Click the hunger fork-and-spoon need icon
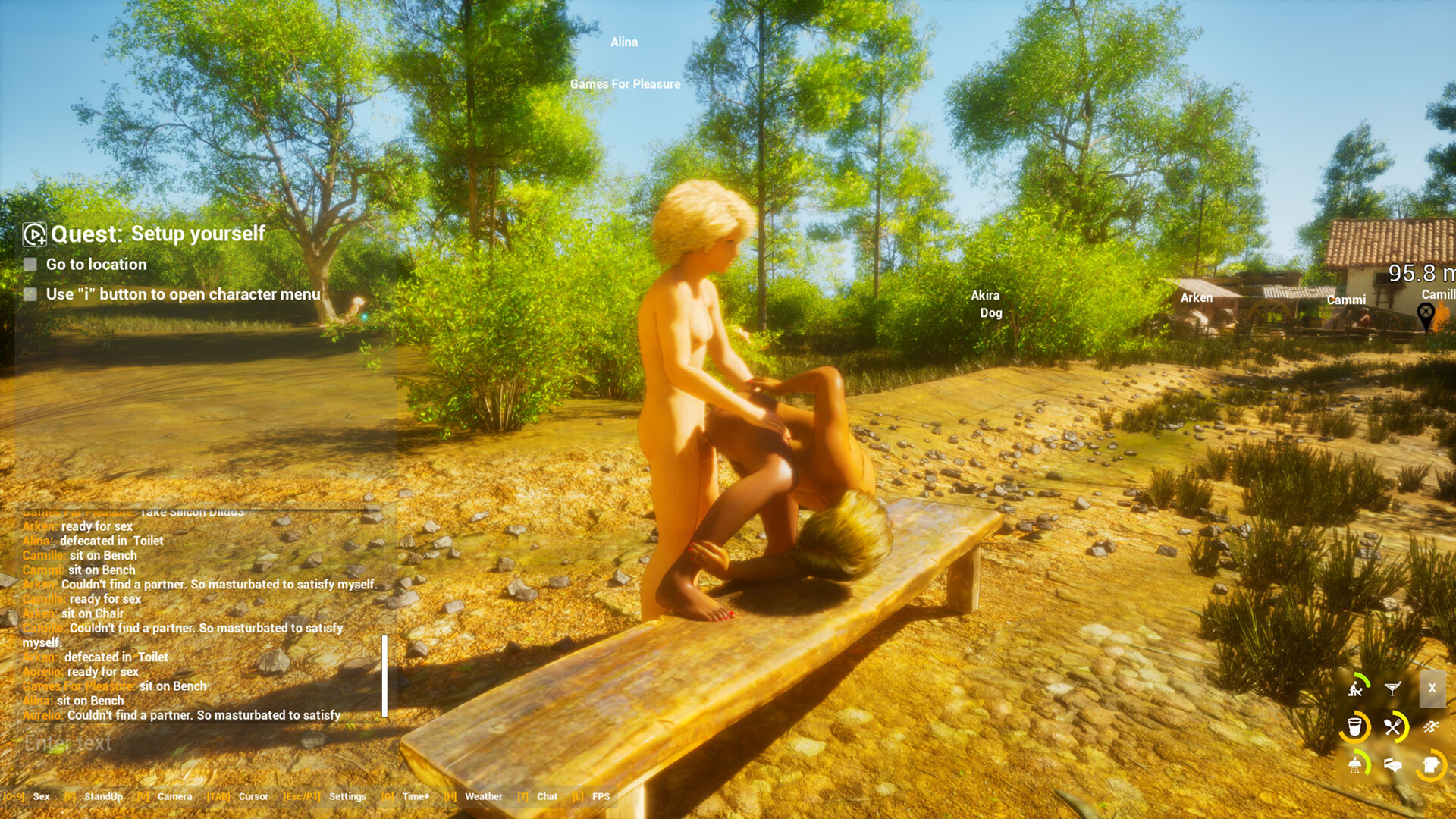 [x=1393, y=726]
